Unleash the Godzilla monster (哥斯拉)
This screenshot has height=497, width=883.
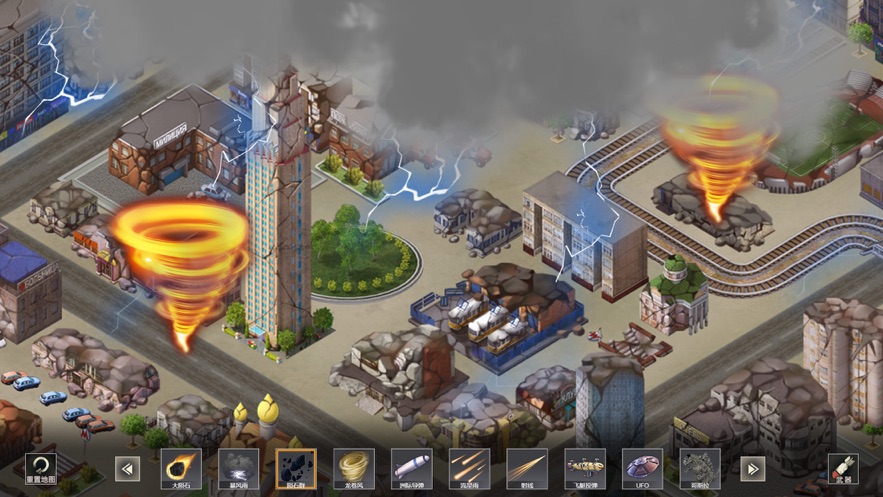[x=700, y=467]
